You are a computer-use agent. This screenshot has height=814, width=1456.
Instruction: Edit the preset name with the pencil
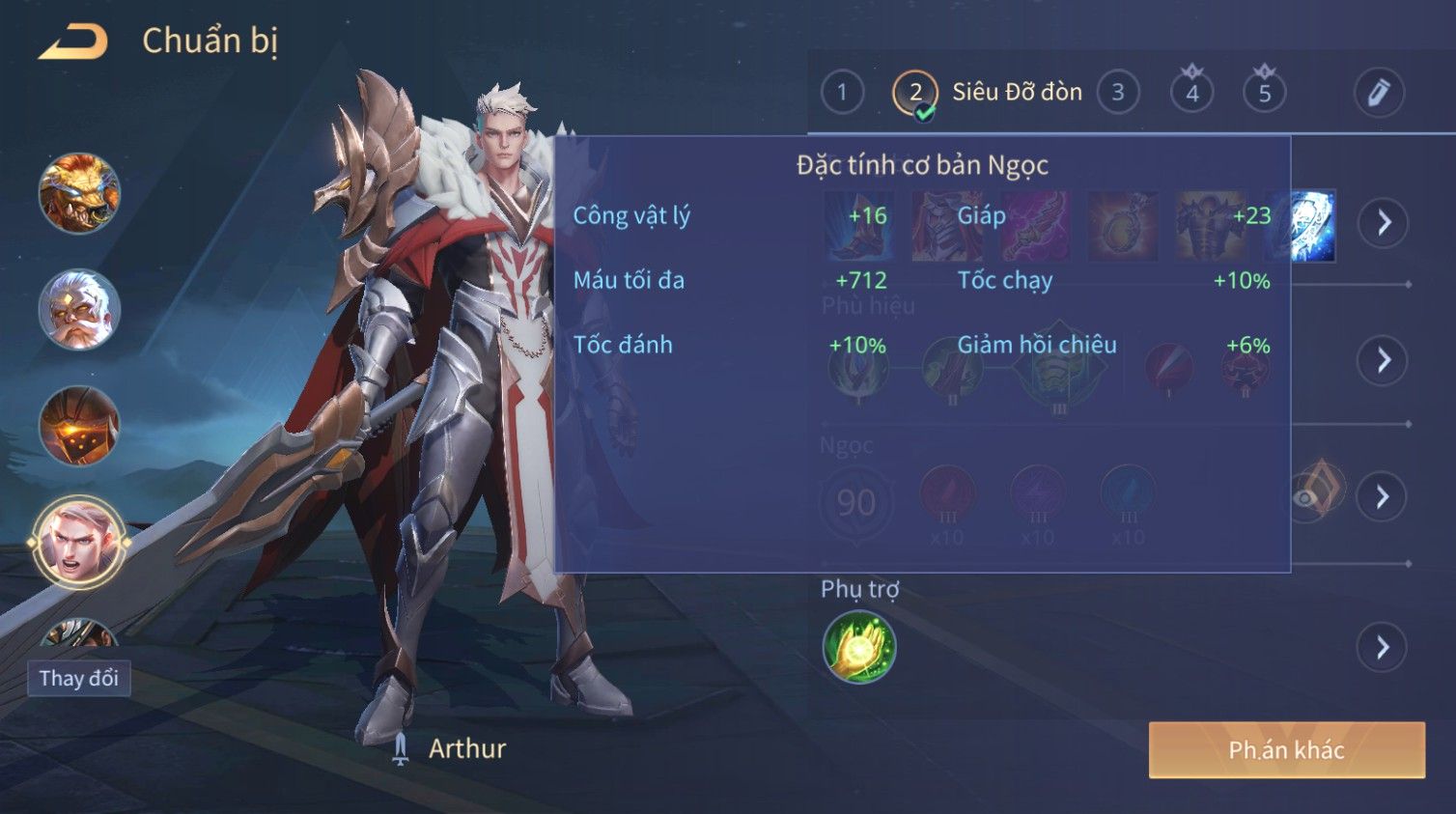tap(1378, 93)
